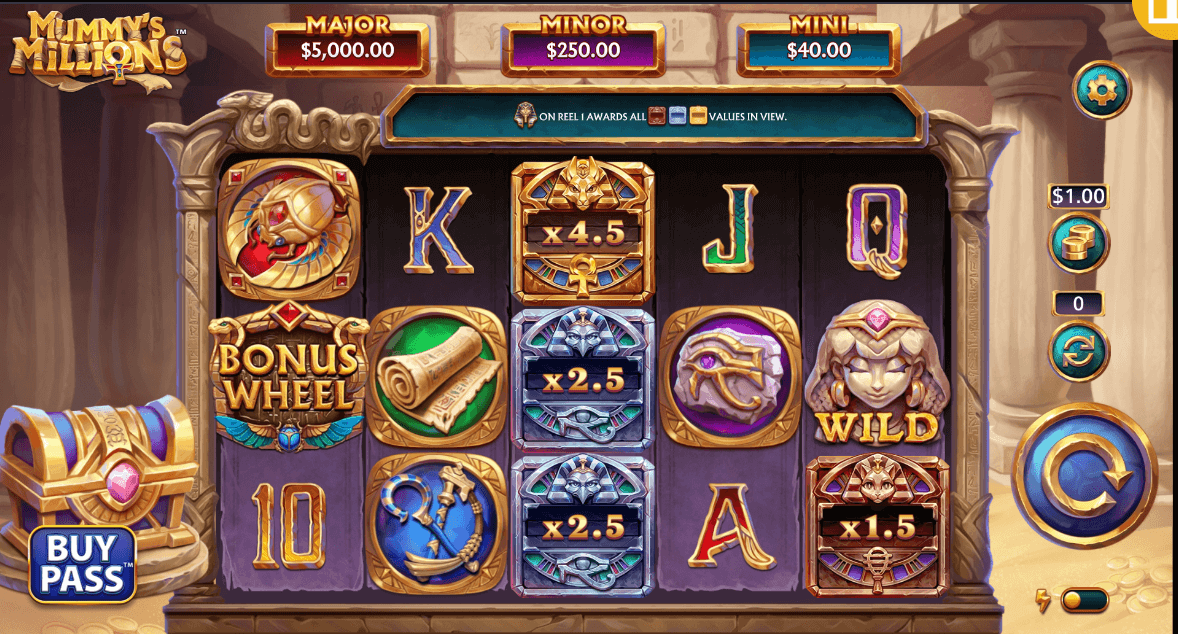Open bet selection with the coin stack button

click(1078, 243)
